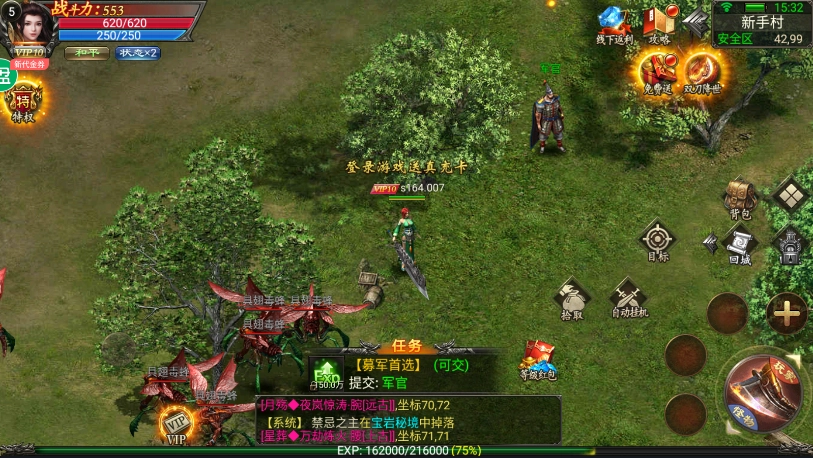Open the 状态×2 status button
813x458 pixels.
(x=138, y=53)
